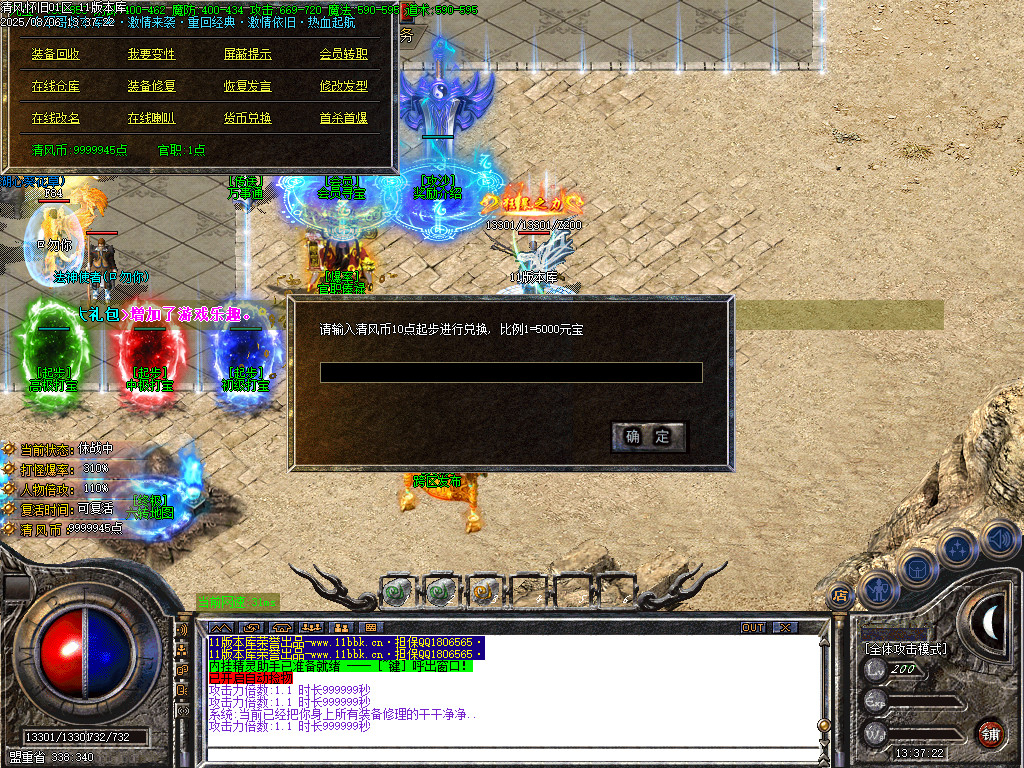Click the OUT button above chat
Image resolution: width=1024 pixels, height=768 pixels.
coord(753,627)
